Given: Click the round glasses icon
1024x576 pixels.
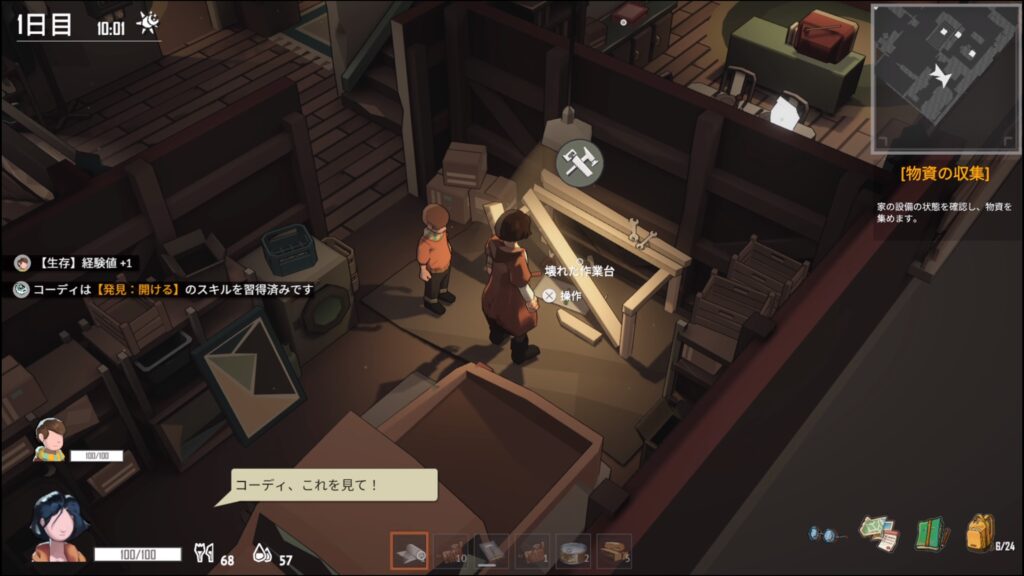Looking at the screenshot, I should click(x=824, y=534).
